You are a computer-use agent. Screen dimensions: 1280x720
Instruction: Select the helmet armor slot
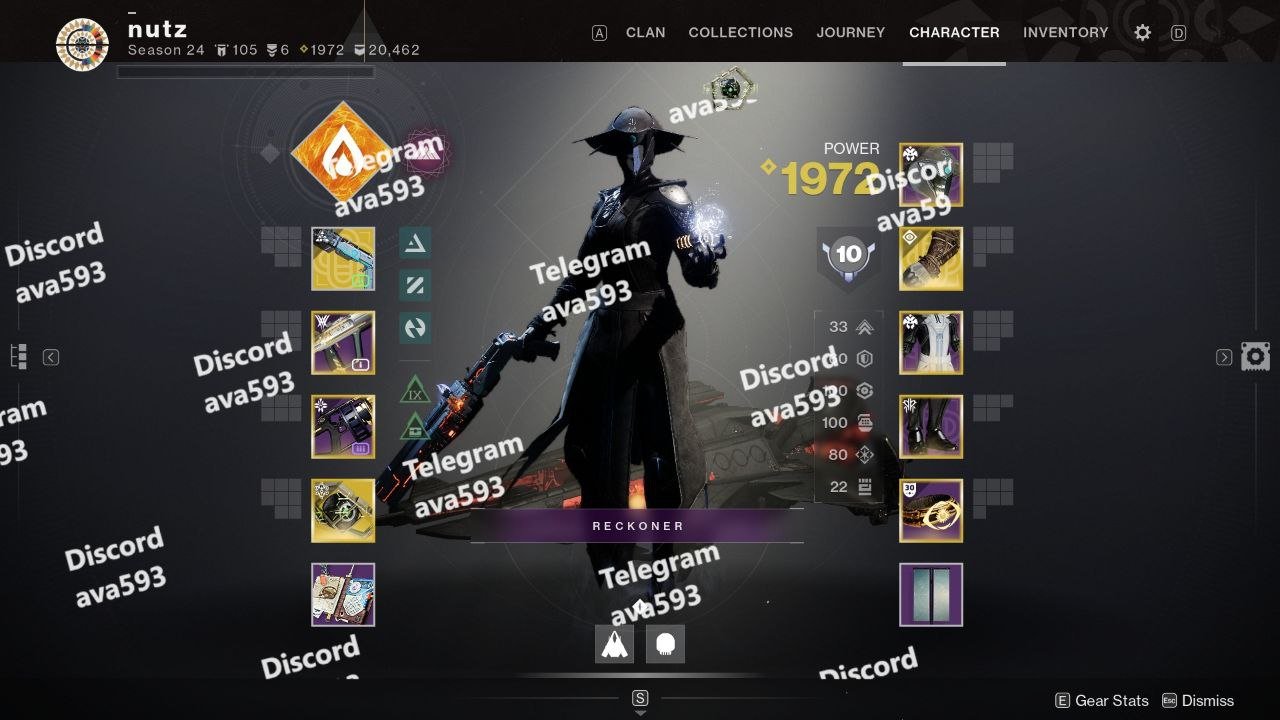click(931, 175)
